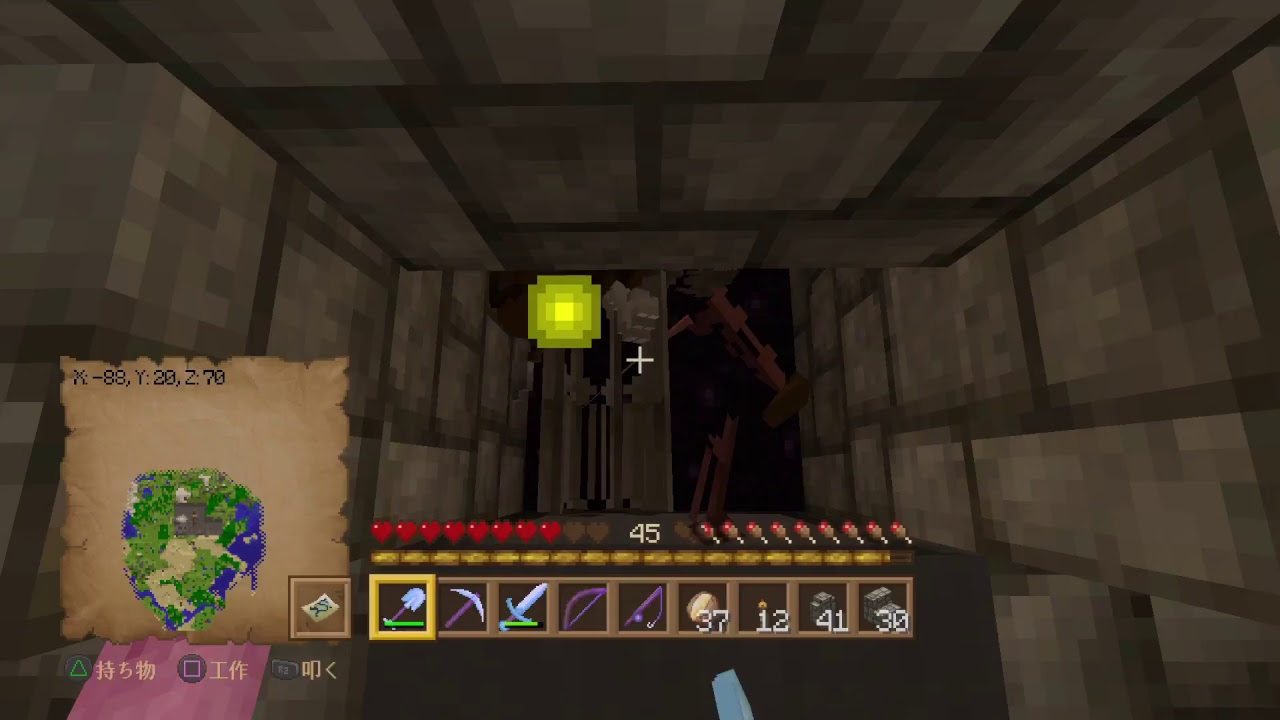Viewport: 1280px width, 720px height.
Task: Select the enchanted fishing rod
Action: (646, 606)
